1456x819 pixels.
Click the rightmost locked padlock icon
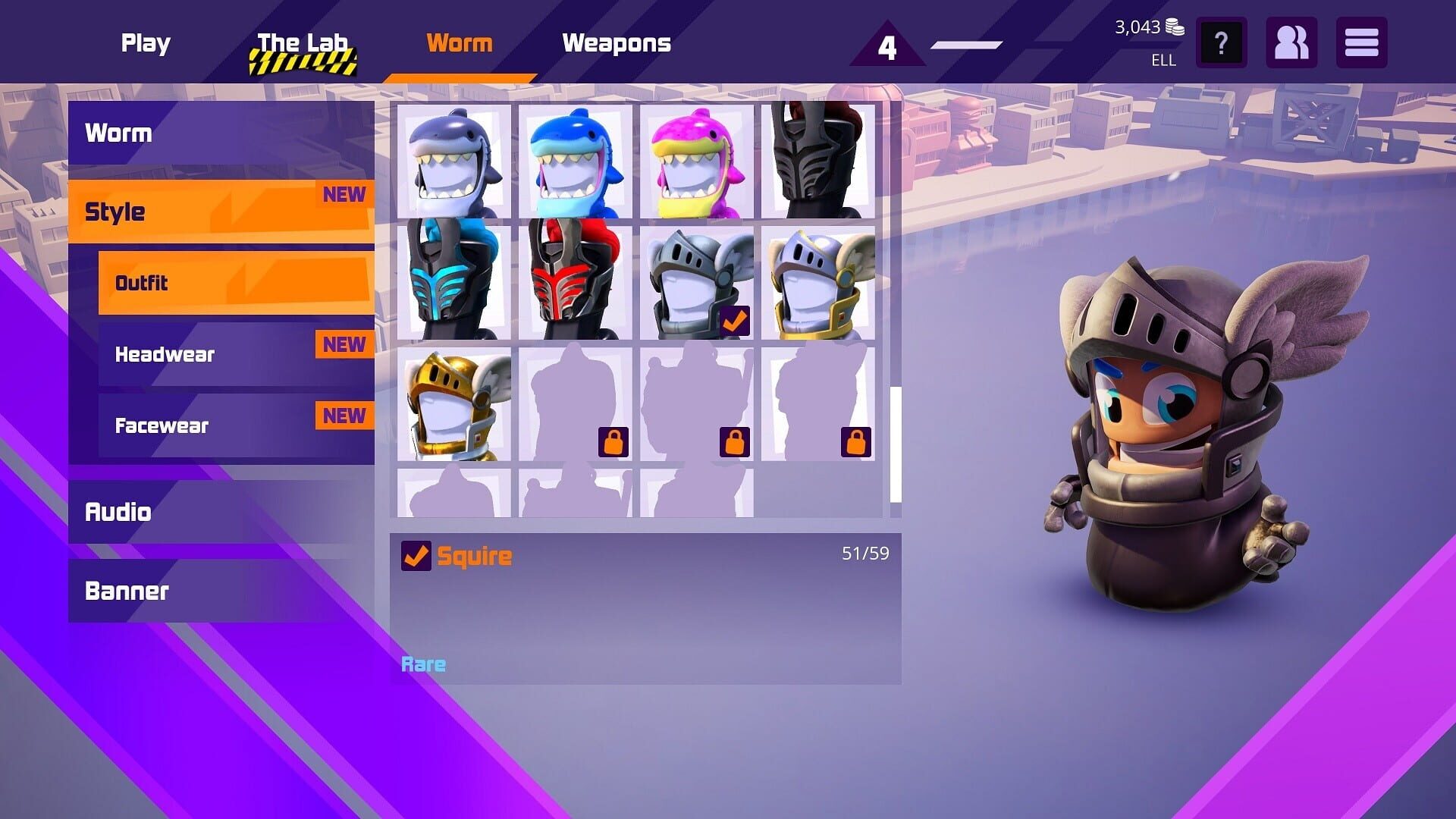pos(855,442)
